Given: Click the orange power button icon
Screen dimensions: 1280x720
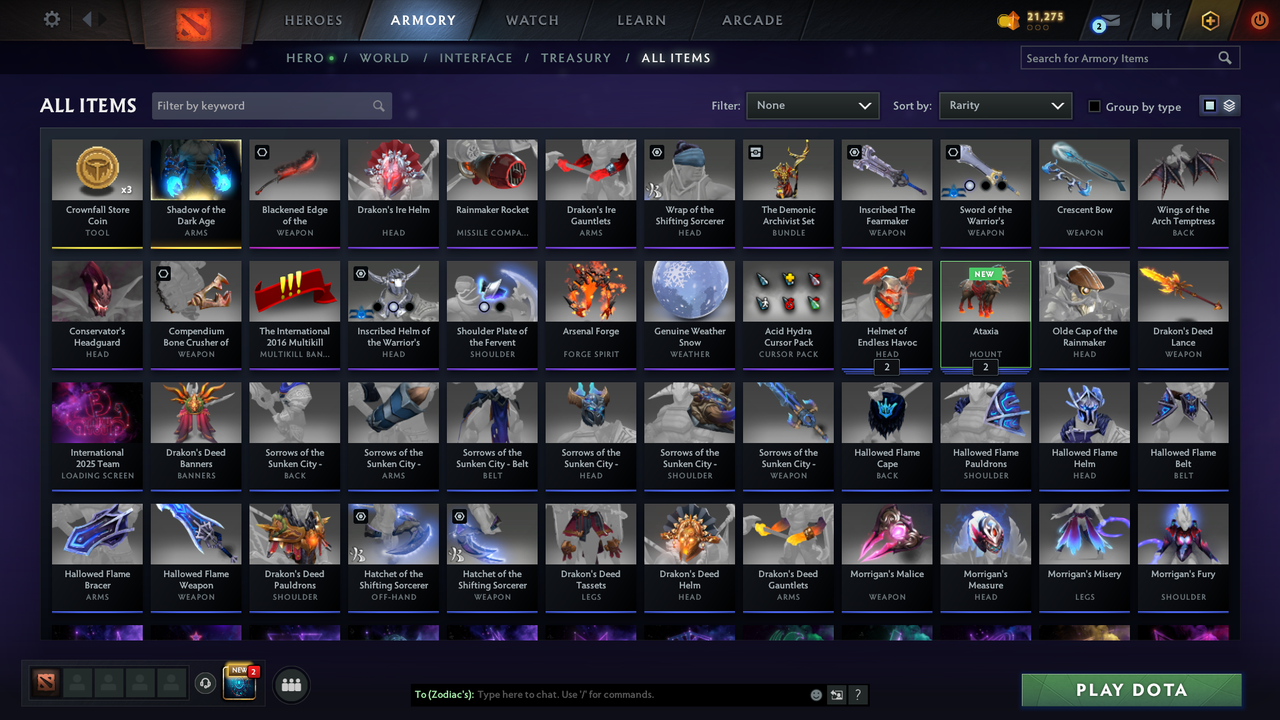Looking at the screenshot, I should click(x=1259, y=20).
